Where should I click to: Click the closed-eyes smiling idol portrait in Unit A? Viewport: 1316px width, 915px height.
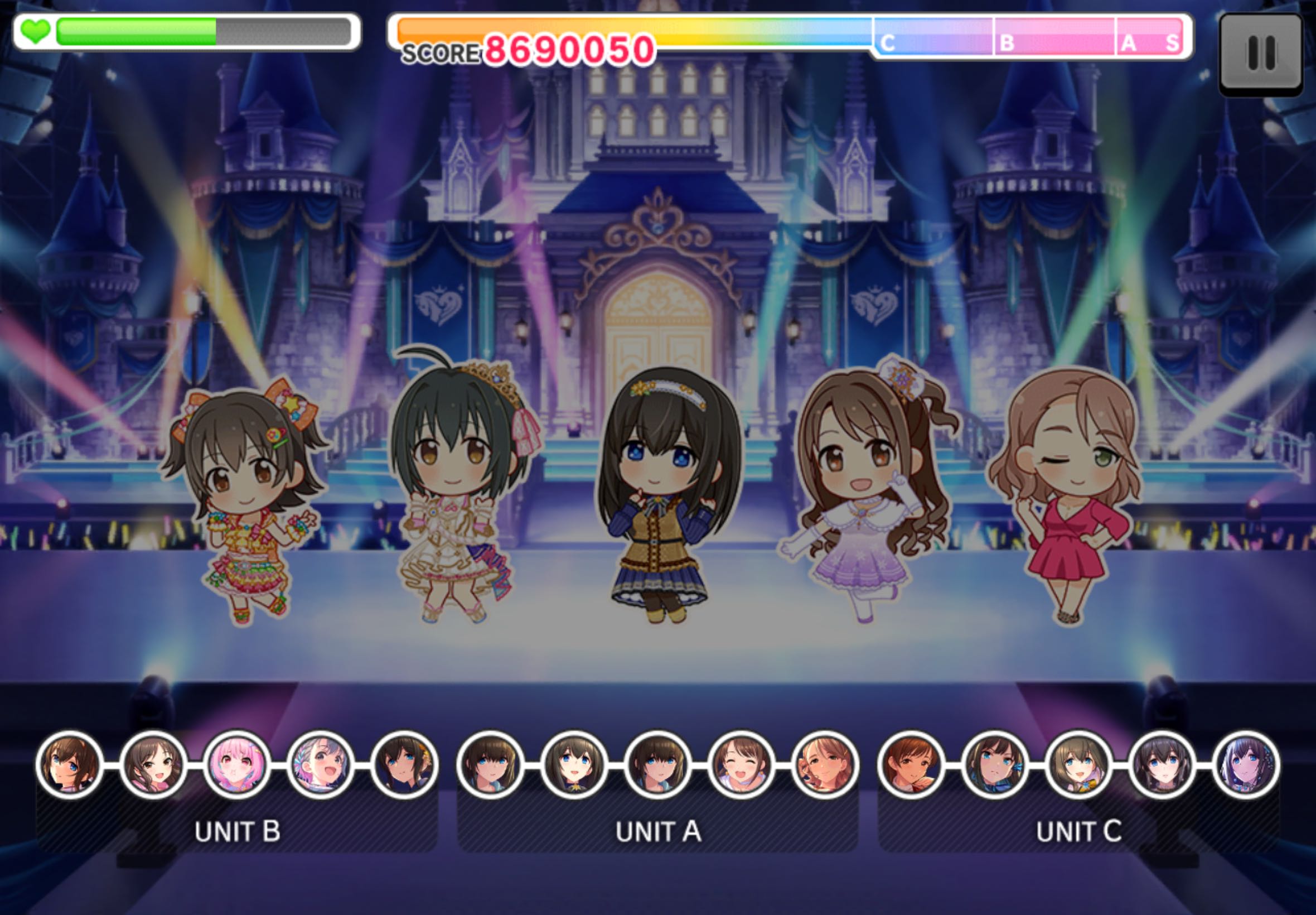[x=741, y=765]
